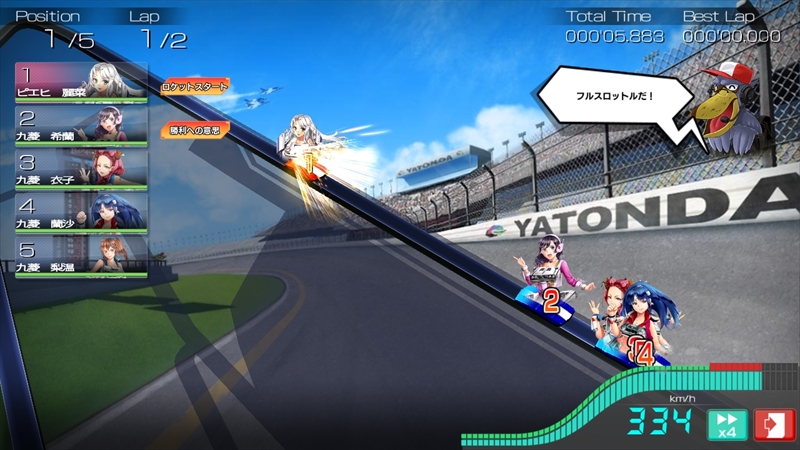
Task: Select the fifth-place racer 九菱 梨温
Action: (x=81, y=254)
